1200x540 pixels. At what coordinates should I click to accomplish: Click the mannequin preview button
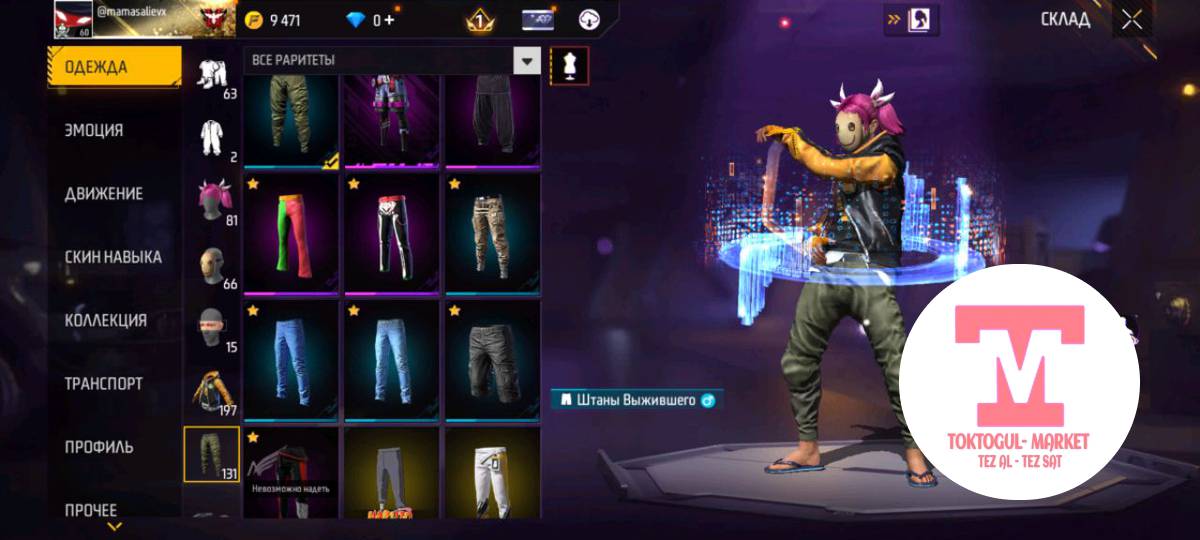coord(570,65)
